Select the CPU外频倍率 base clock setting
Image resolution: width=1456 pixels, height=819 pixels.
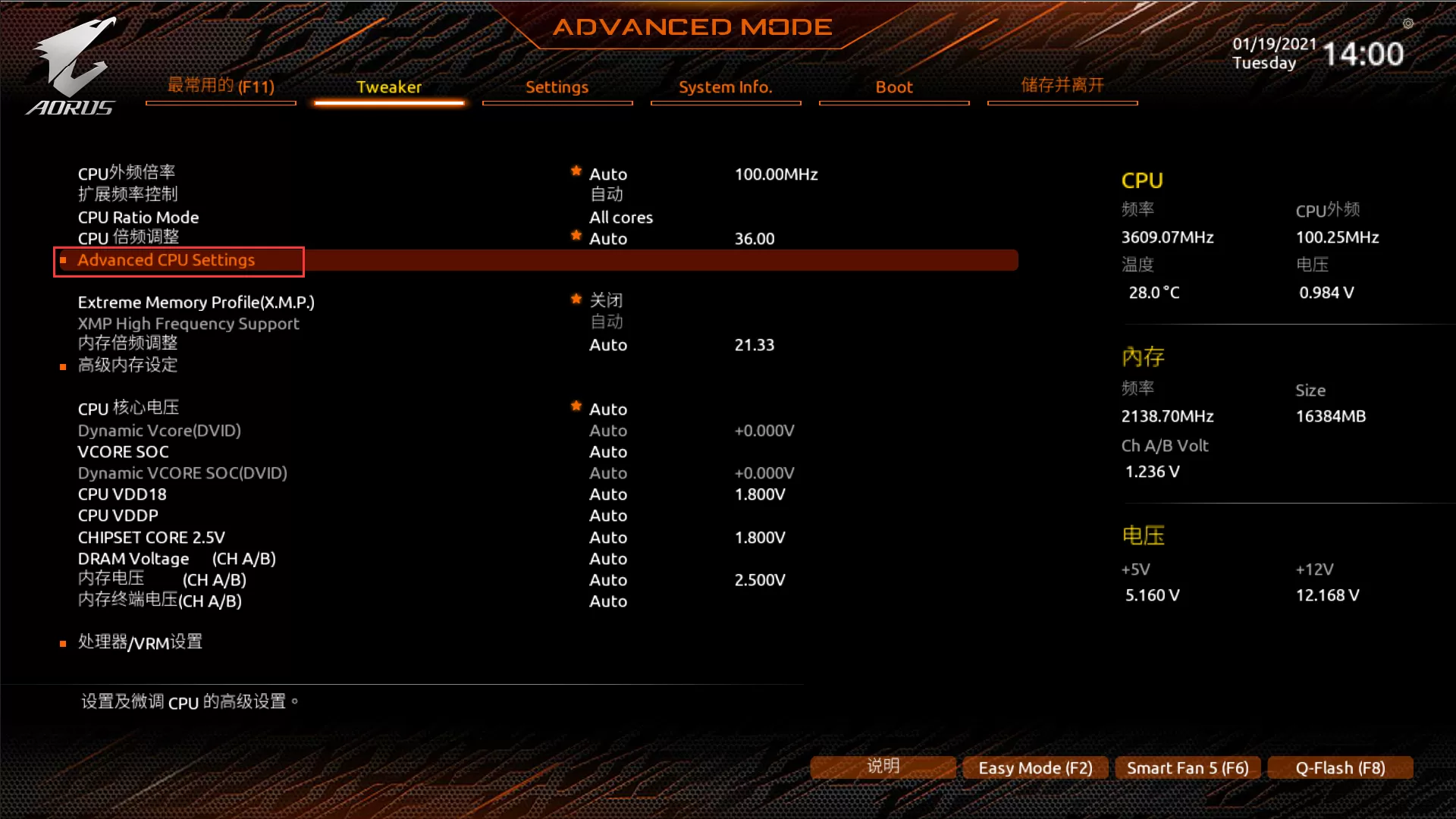tap(126, 174)
